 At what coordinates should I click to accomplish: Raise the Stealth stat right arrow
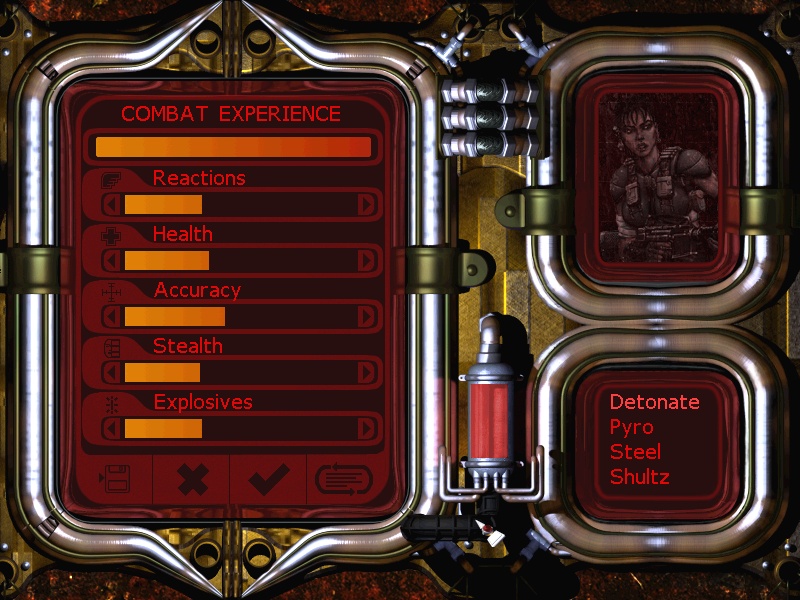tap(368, 373)
